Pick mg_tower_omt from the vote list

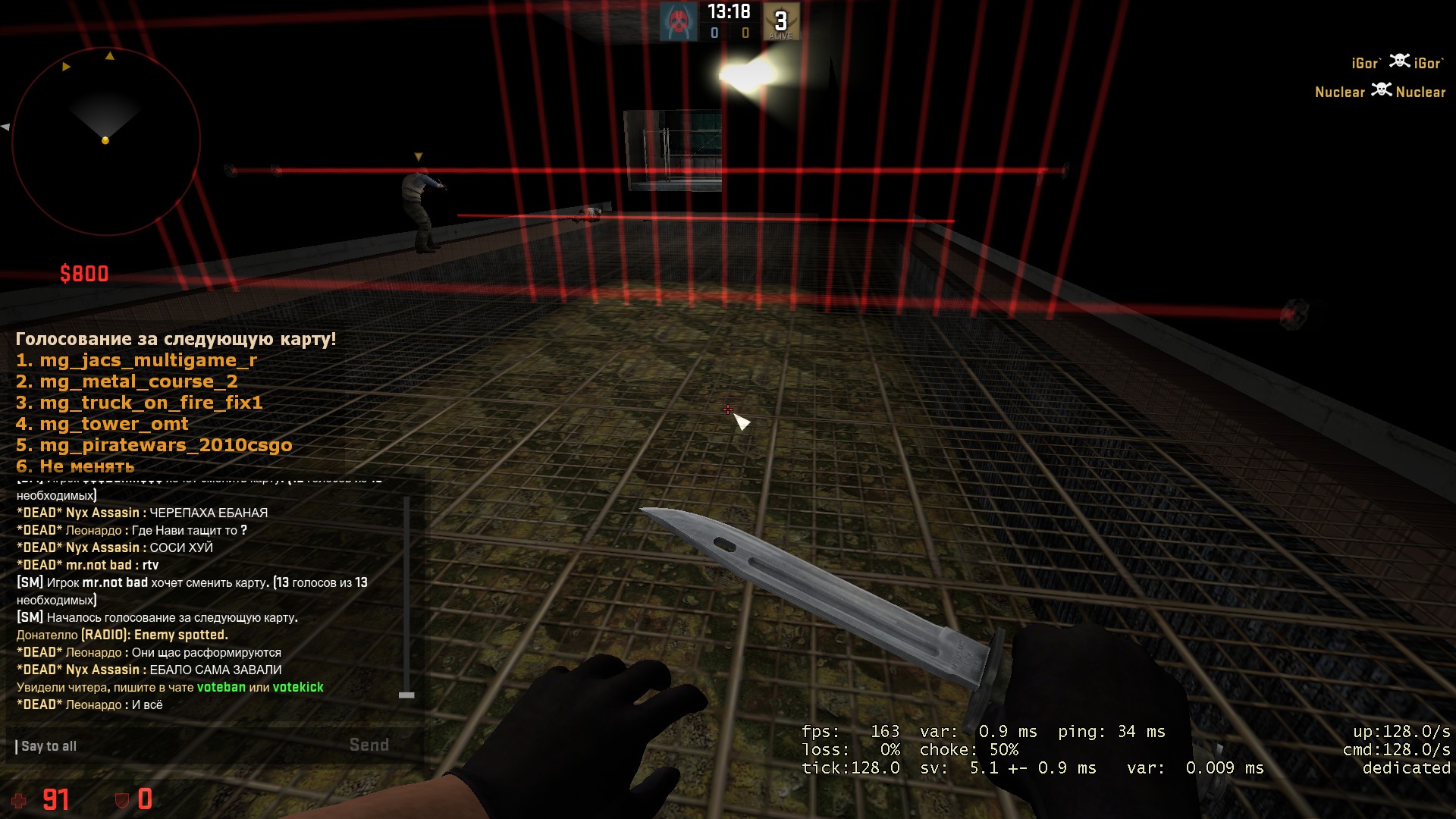[102, 424]
